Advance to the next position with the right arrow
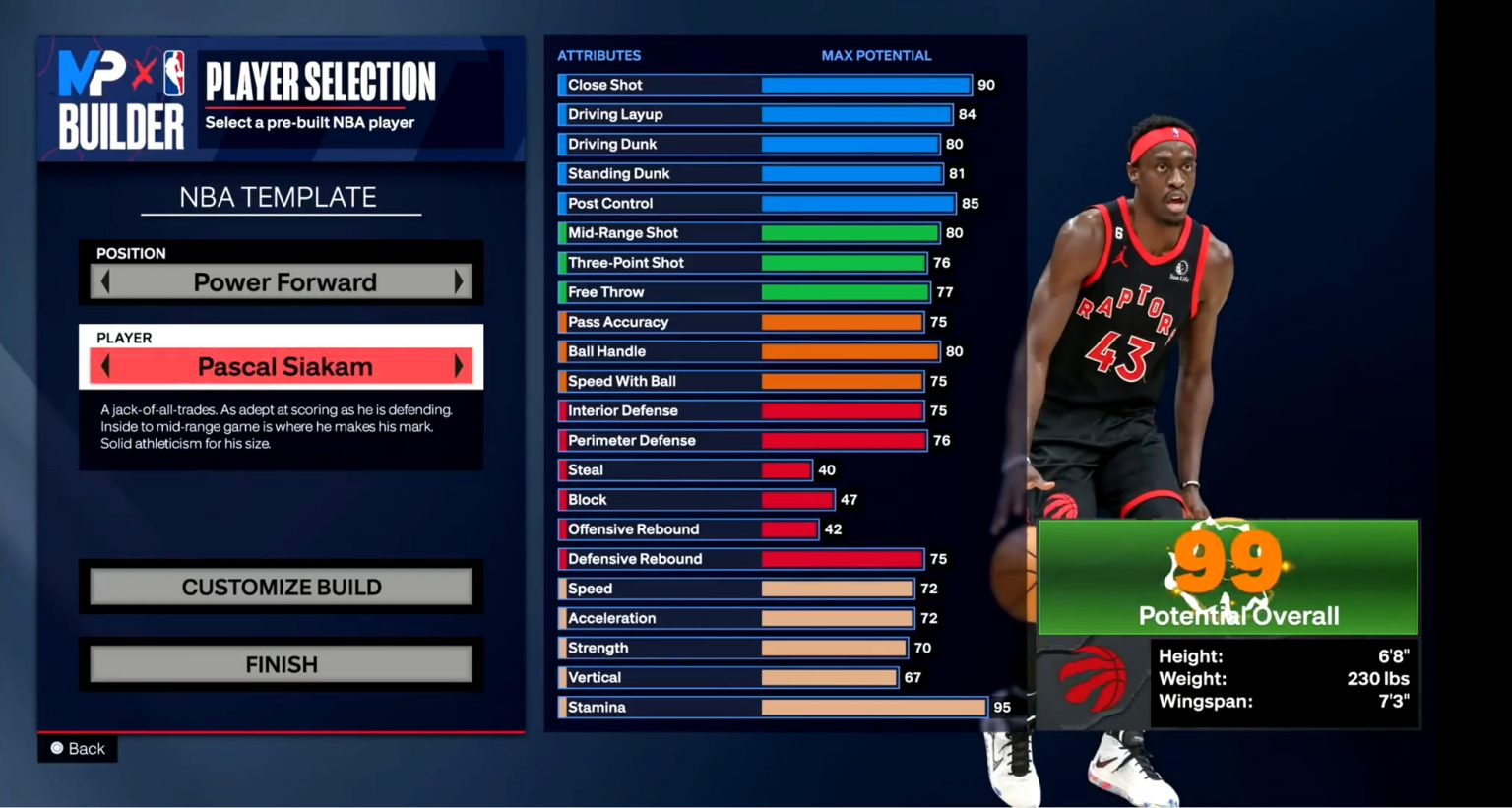 click(460, 281)
